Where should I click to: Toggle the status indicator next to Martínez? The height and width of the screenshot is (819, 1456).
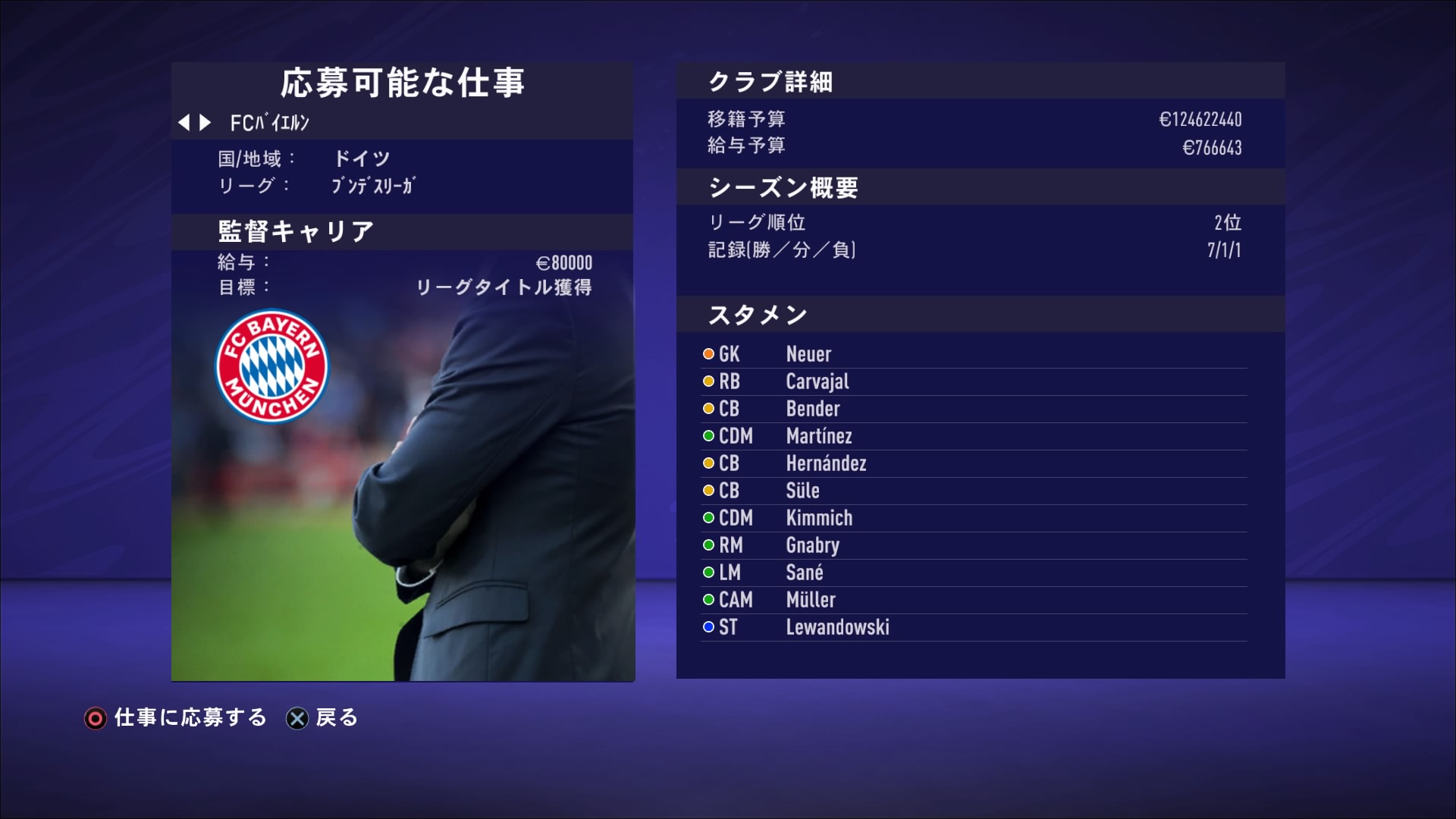(707, 435)
